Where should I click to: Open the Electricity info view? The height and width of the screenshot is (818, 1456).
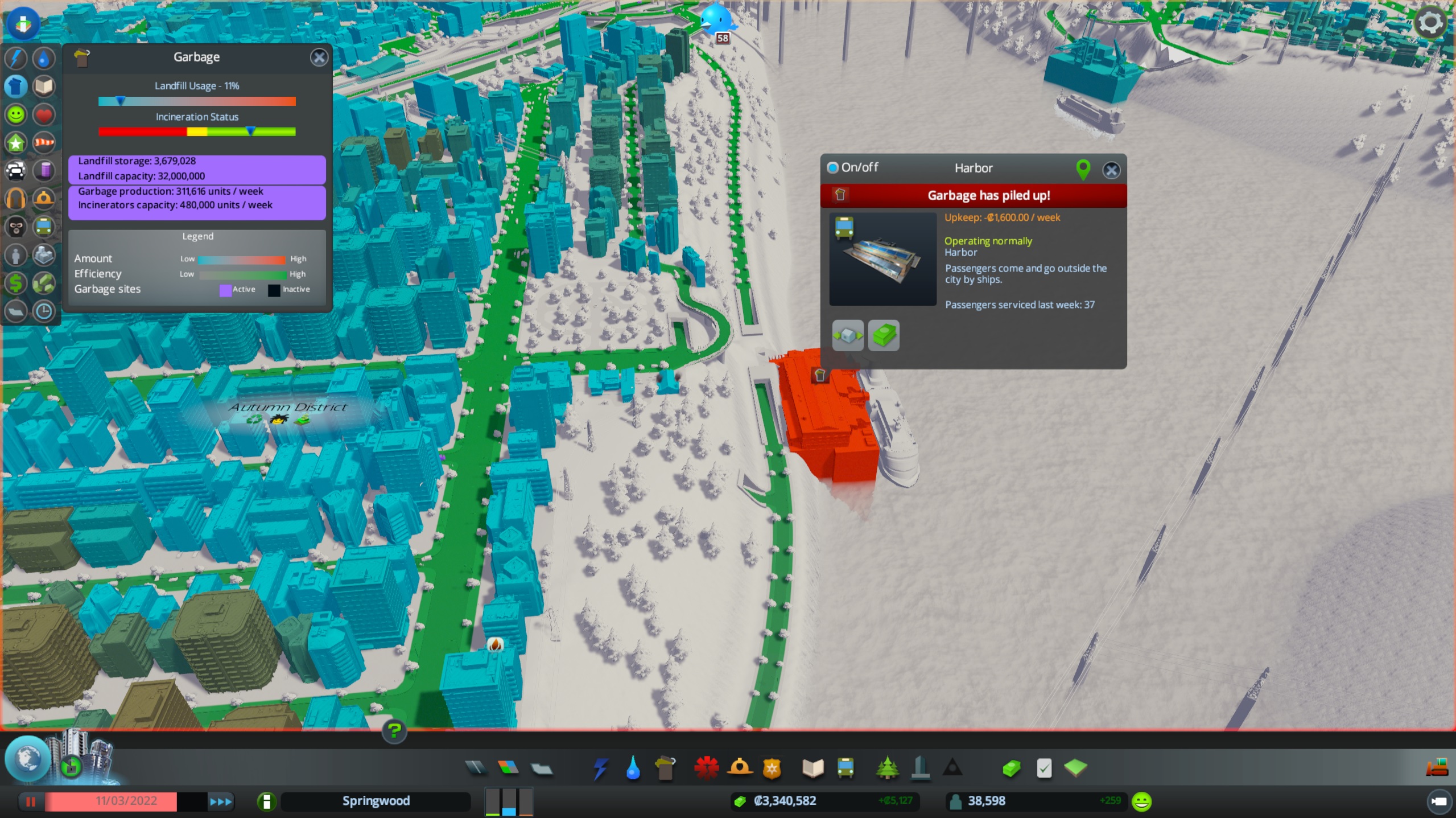16,57
